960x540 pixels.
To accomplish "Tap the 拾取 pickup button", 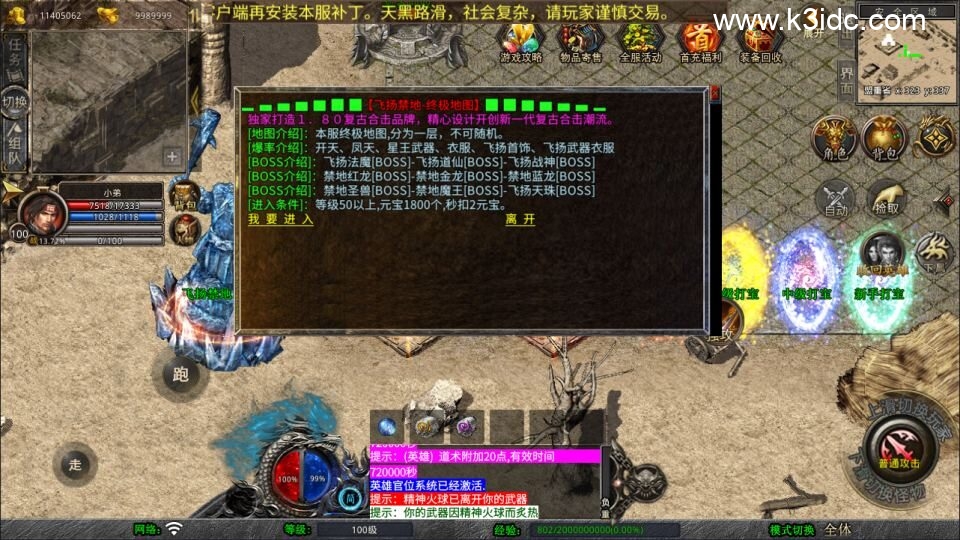I will coord(886,199).
